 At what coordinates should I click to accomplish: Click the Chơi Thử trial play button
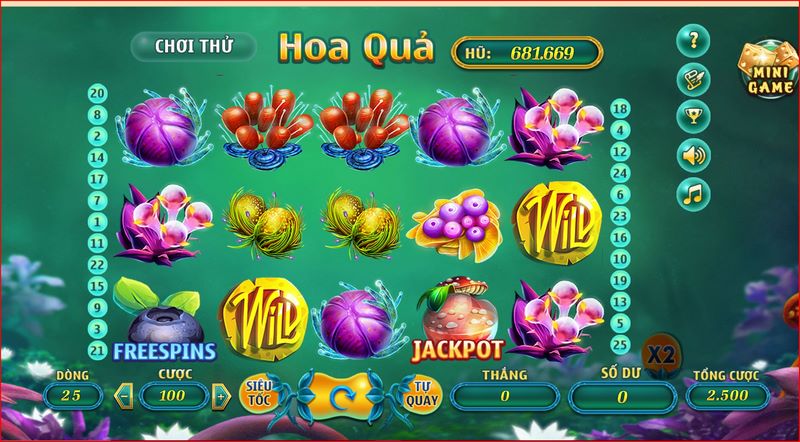tap(192, 46)
